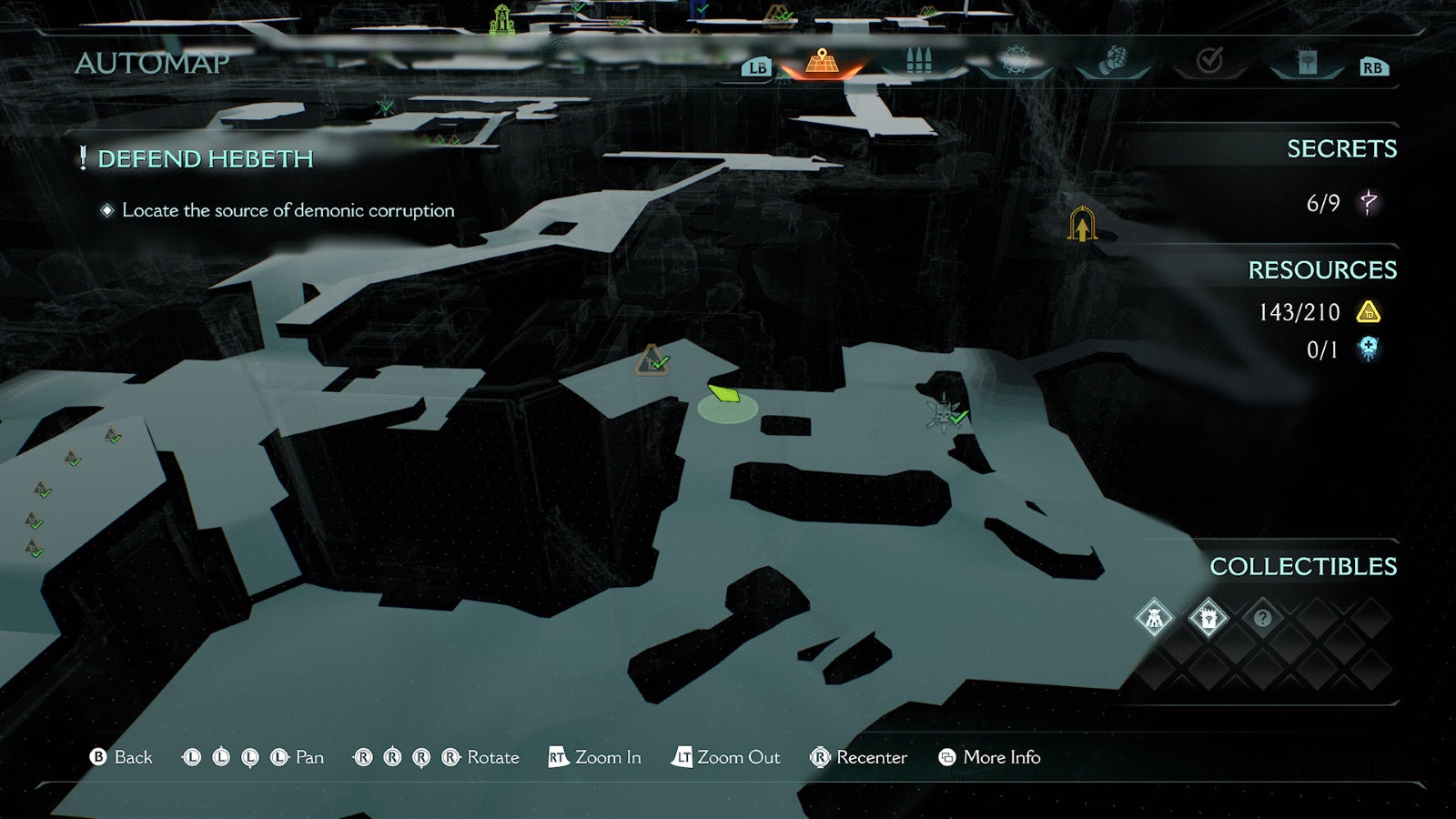Click the demonic artefact marker with green checkmark
Viewport: 1456px width, 819px height.
(x=944, y=411)
